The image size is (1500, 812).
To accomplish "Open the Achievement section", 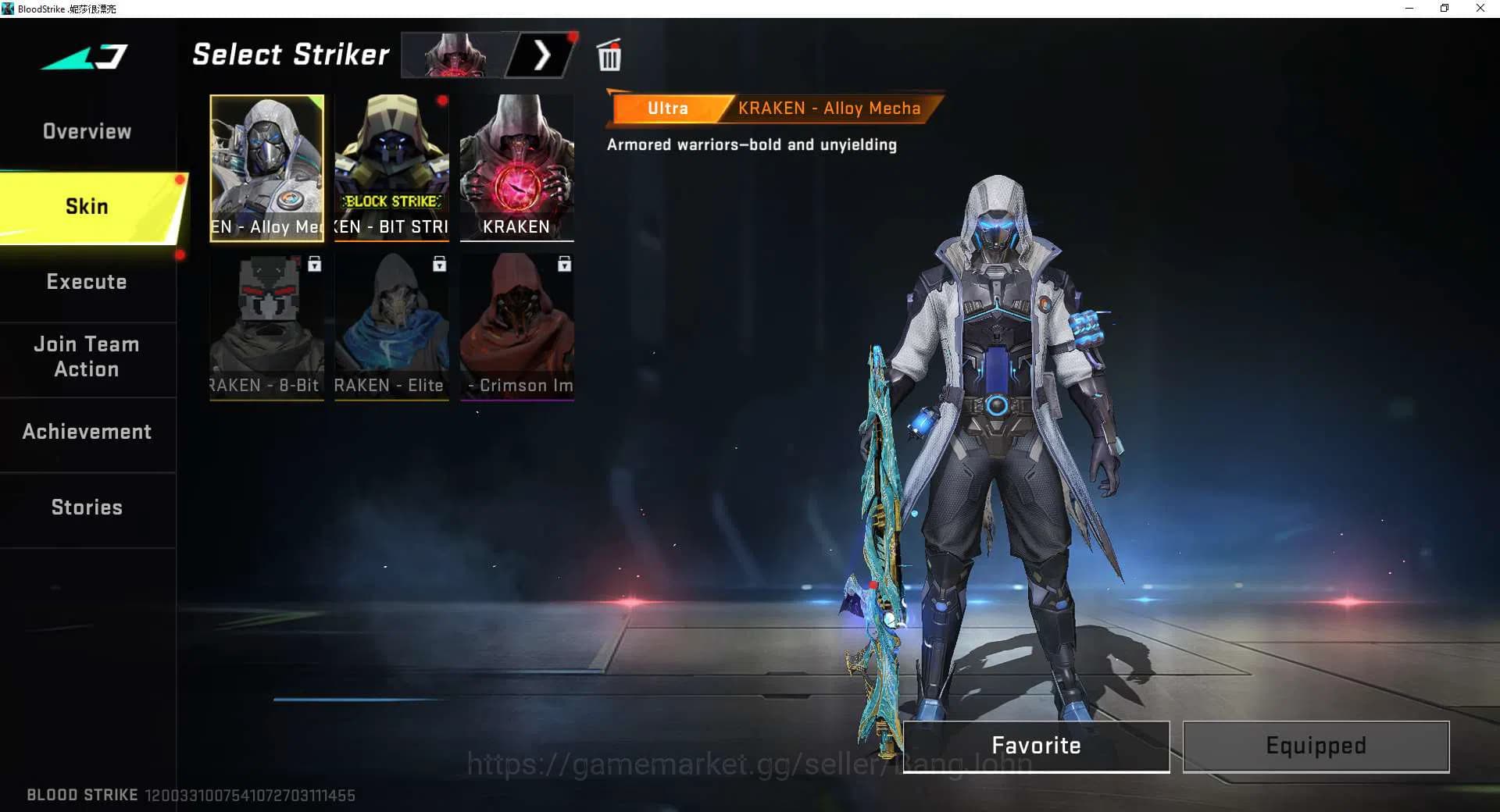I will click(x=87, y=431).
